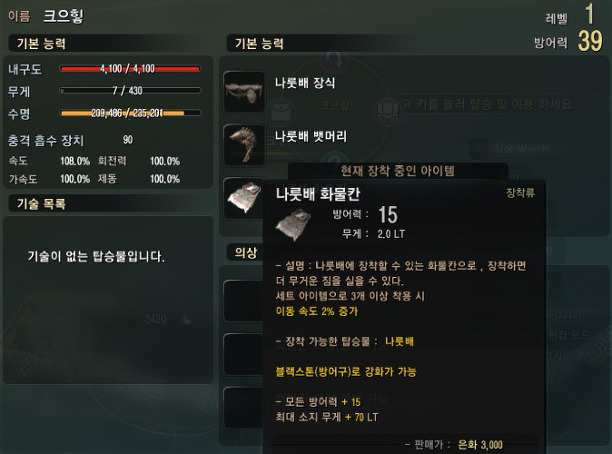
Task: Select the 나룻배 화물칸 cargo slot
Action: (244, 195)
